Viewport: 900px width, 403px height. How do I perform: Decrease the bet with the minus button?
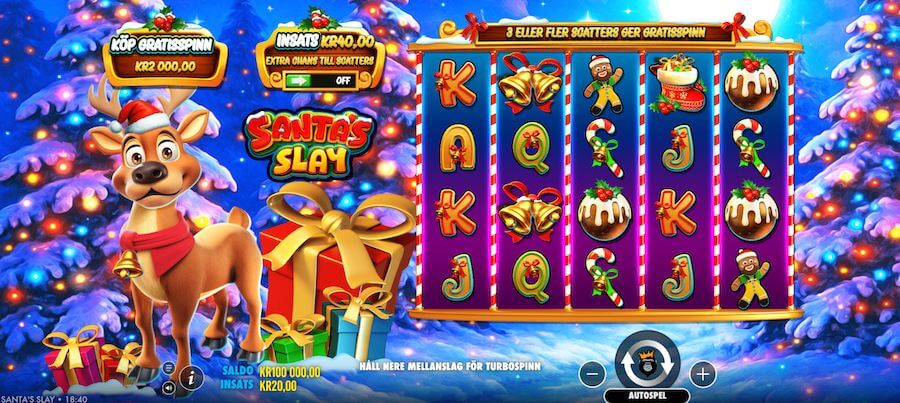(592, 374)
